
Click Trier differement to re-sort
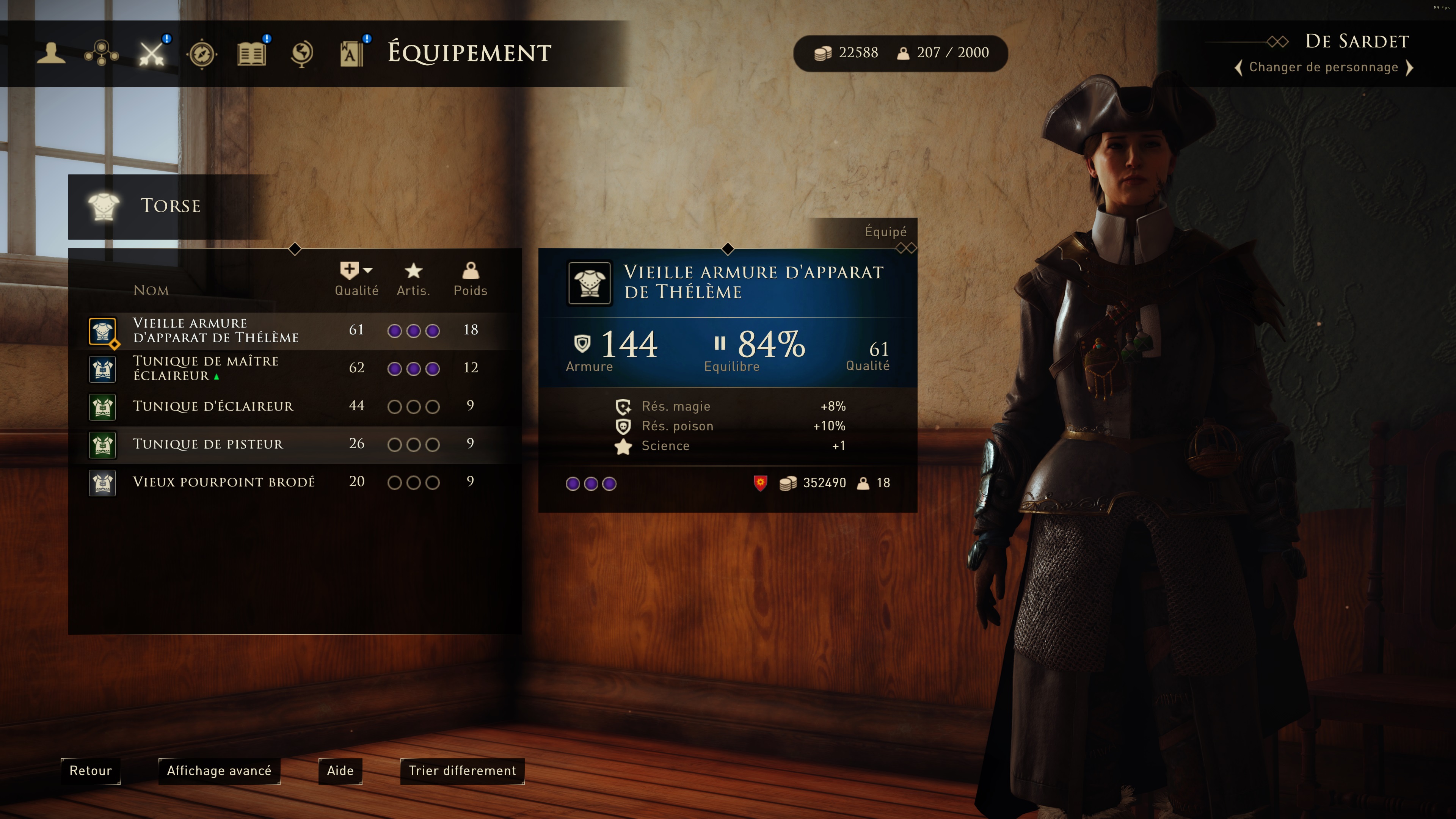pyautogui.click(x=462, y=771)
